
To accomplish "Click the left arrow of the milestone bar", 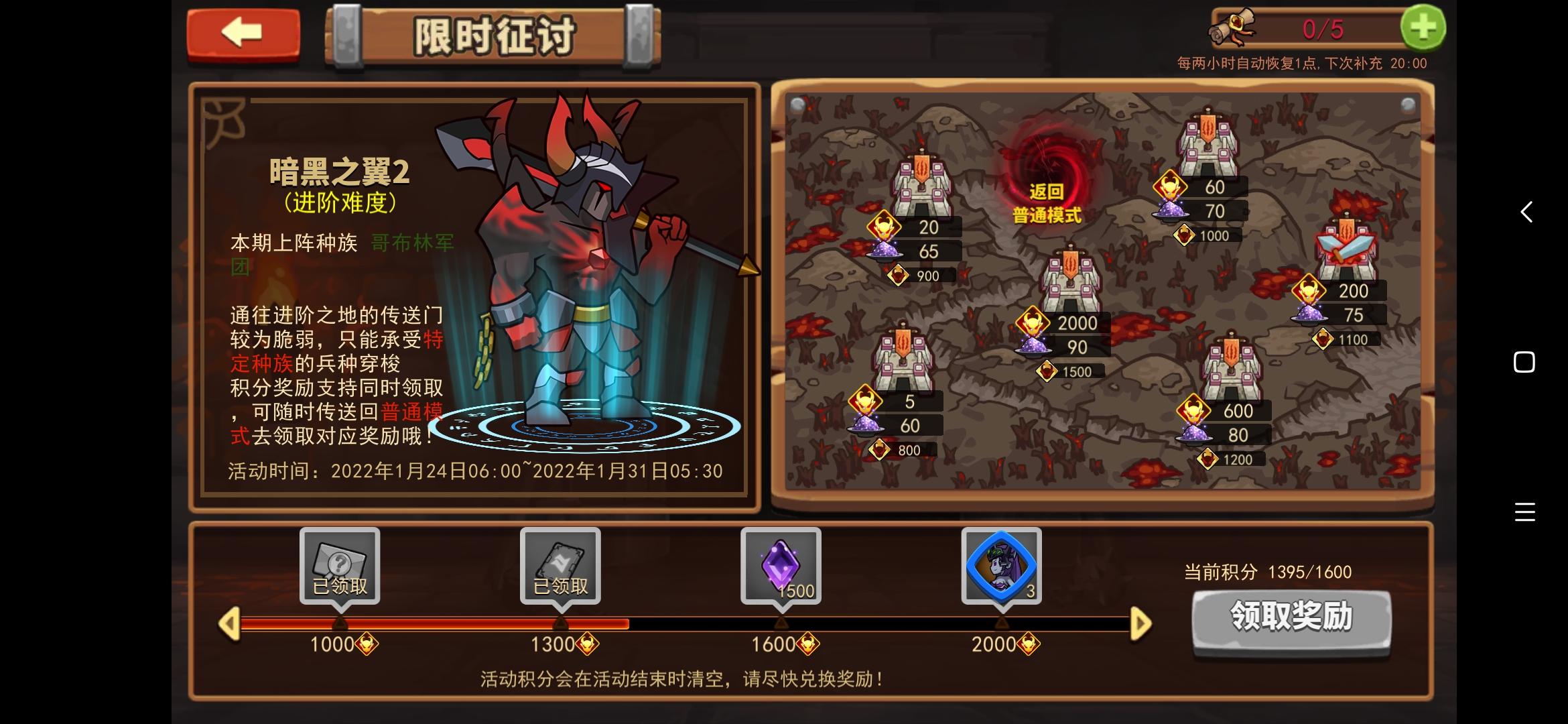I will click(x=230, y=623).
